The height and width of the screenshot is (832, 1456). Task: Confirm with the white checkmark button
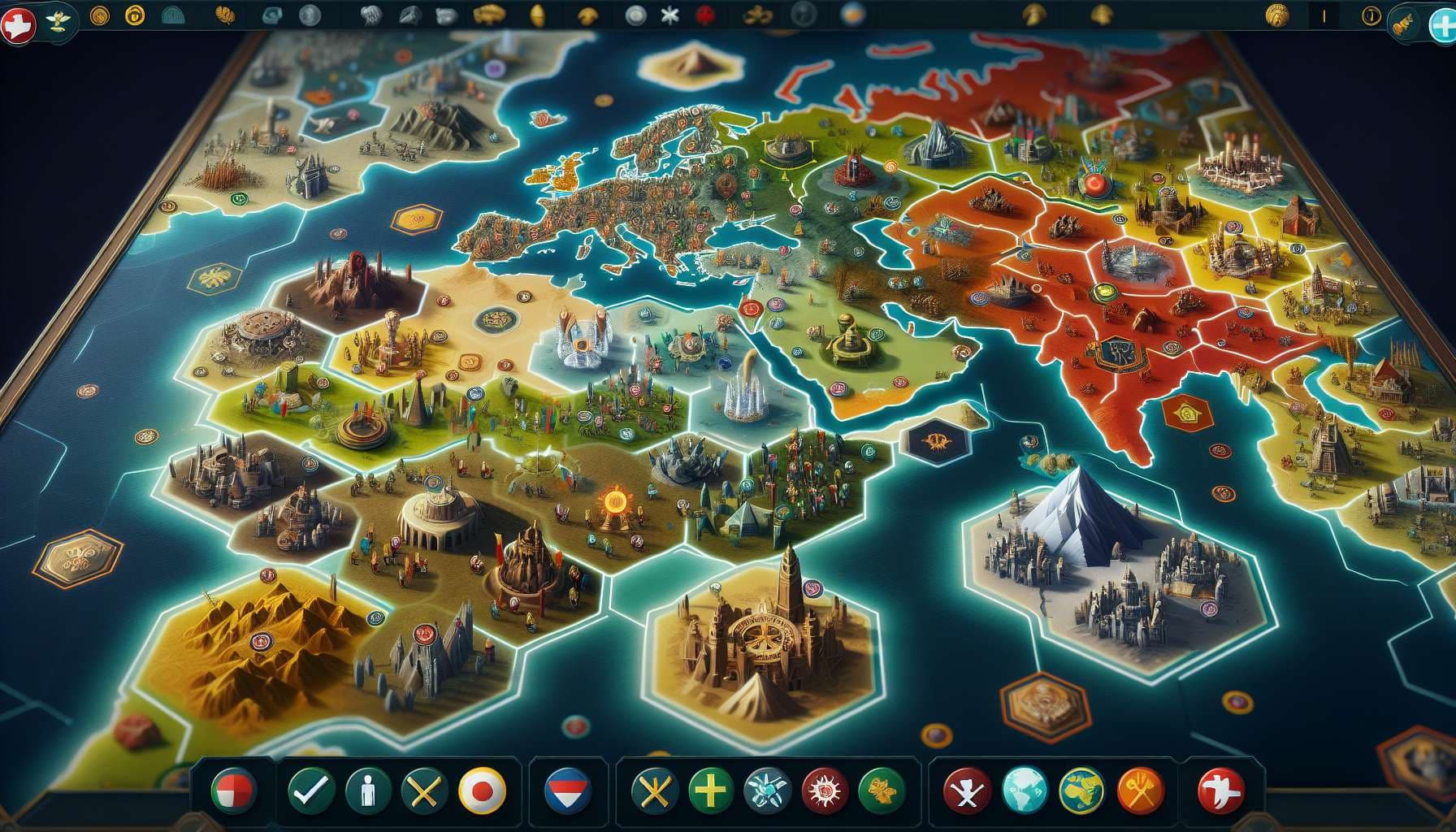pyautogui.click(x=309, y=789)
